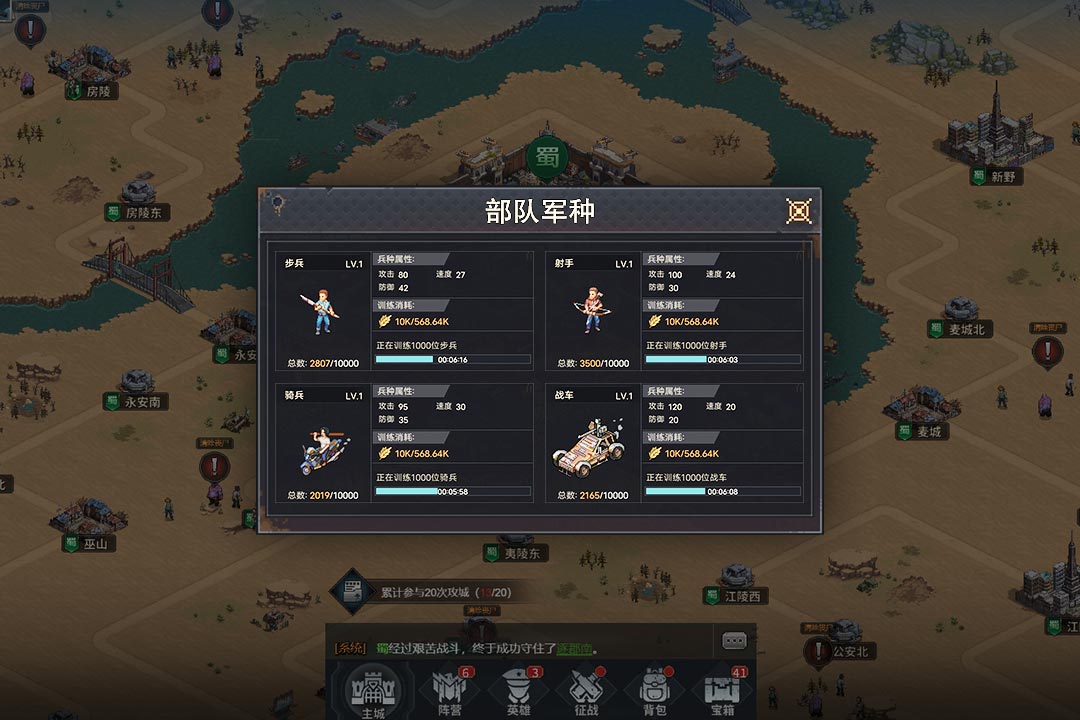Screen dimensions: 1080x720
Task: Select the 战车 chariot unit card
Action: click(x=592, y=443)
